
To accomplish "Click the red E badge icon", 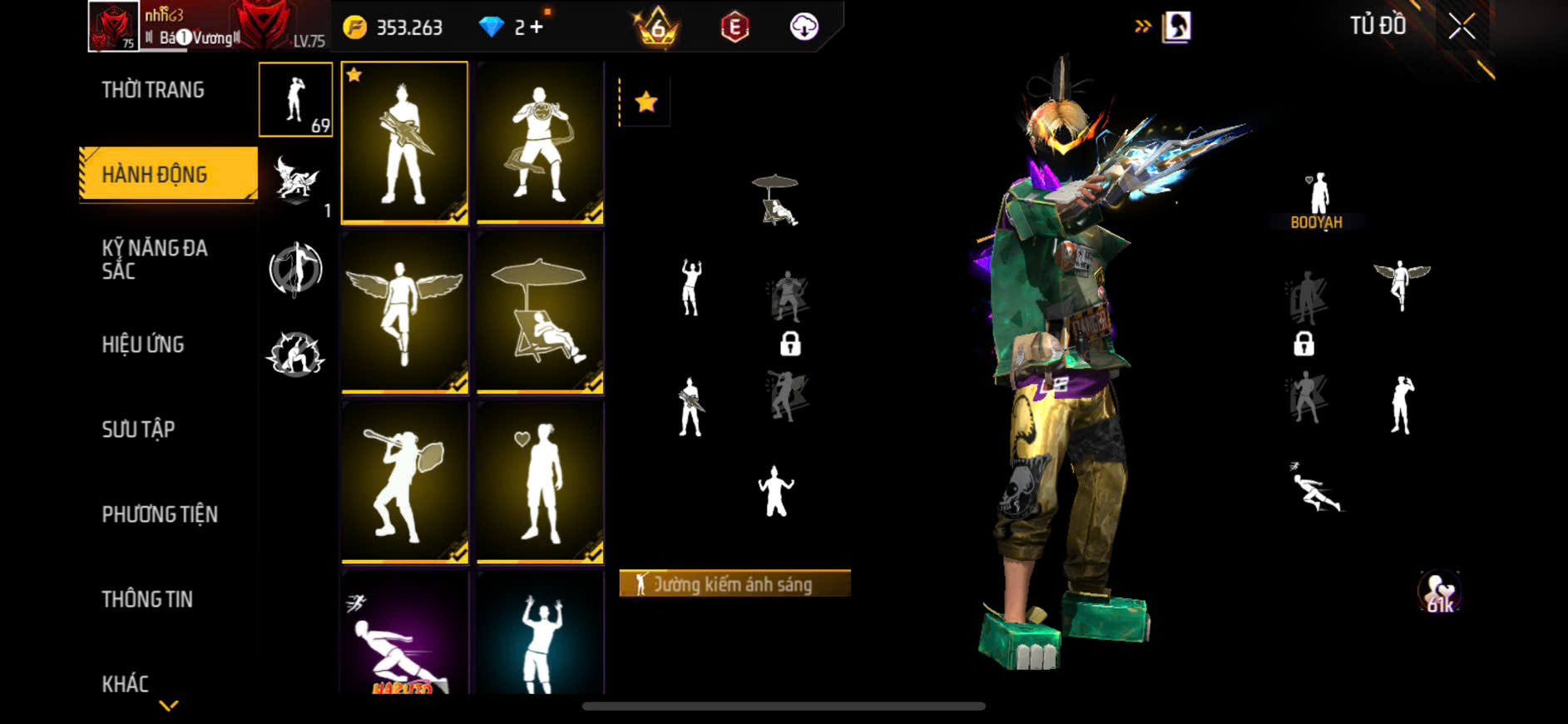I will click(735, 27).
